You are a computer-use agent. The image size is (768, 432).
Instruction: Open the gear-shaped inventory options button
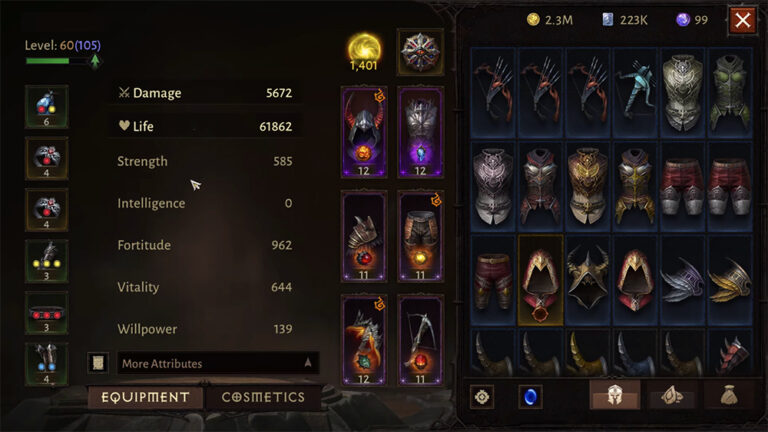point(482,397)
